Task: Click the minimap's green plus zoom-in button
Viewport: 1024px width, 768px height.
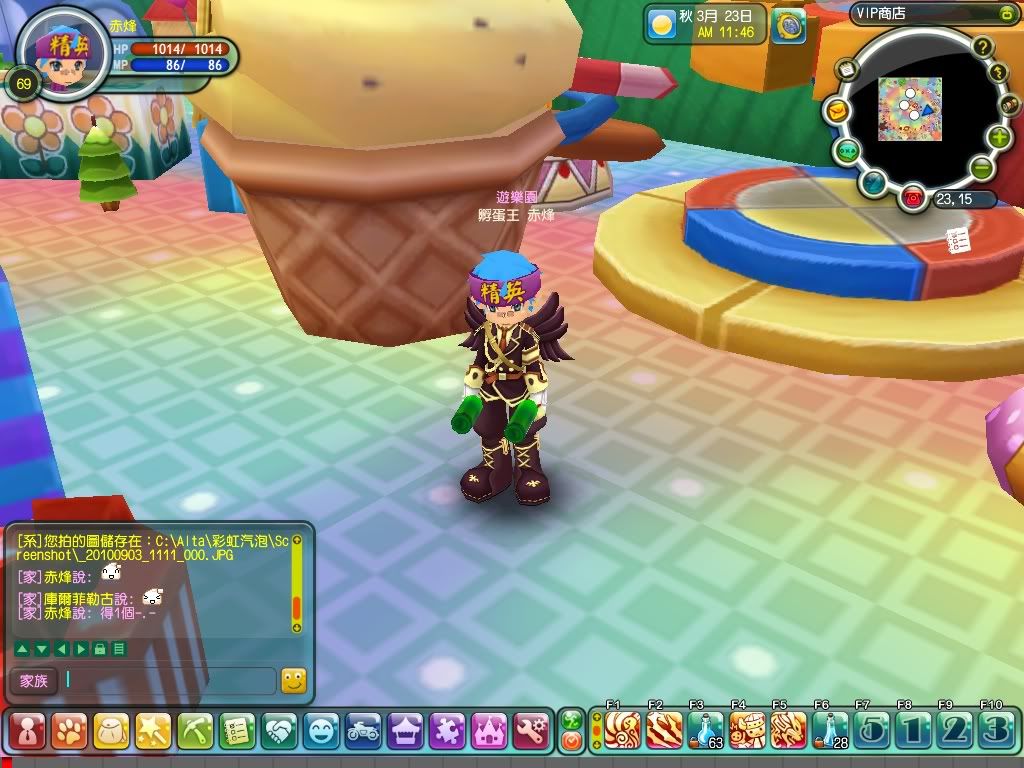Action: [x=998, y=138]
